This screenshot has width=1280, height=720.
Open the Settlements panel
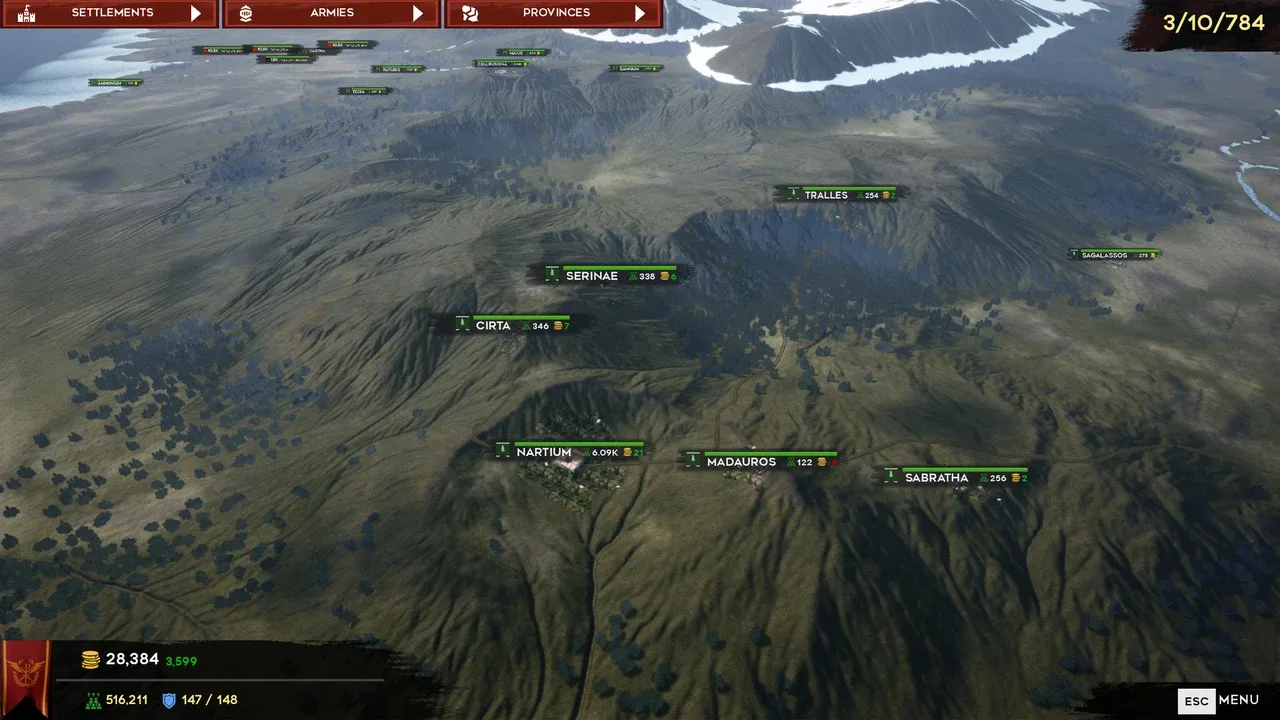110,13
